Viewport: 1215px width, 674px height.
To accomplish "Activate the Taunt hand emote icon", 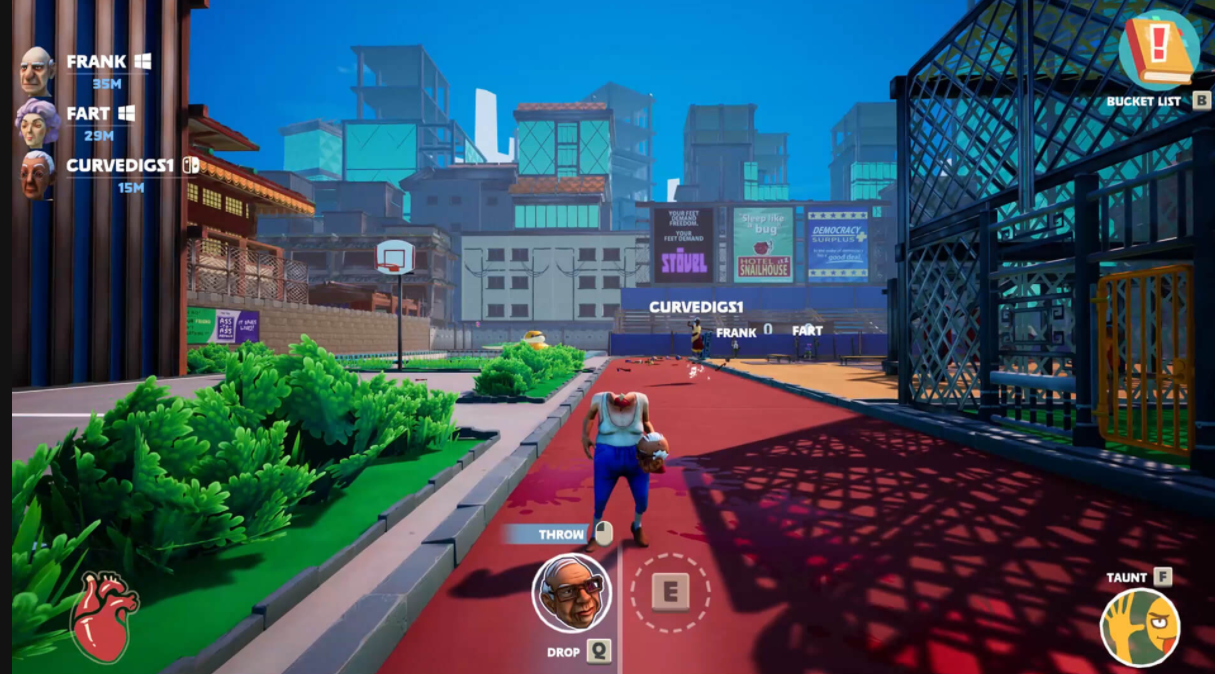I will pos(1140,627).
